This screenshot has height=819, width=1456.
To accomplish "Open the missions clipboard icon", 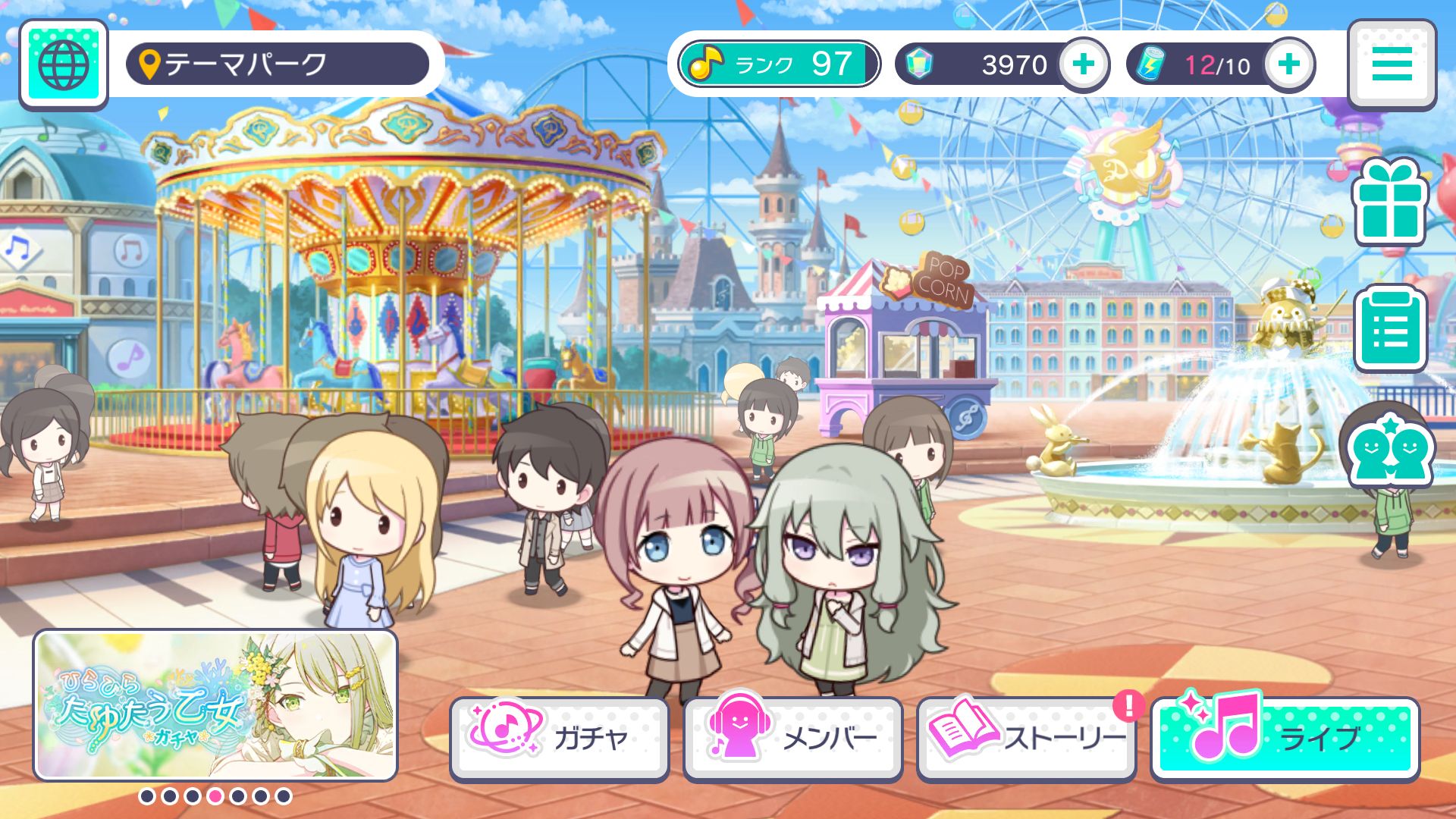I will pyautogui.click(x=1390, y=328).
